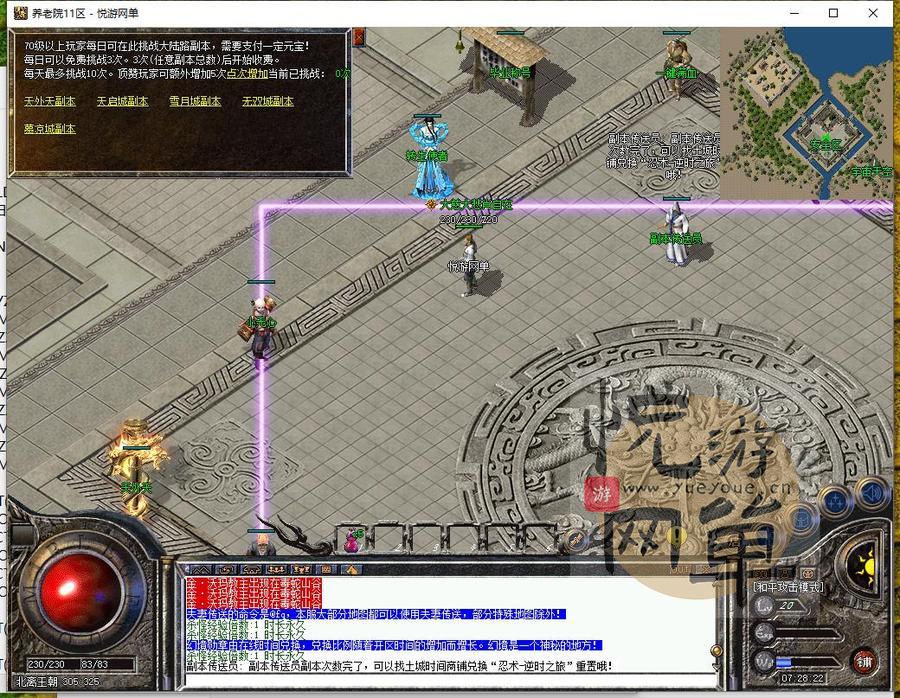Open the minimap in the corner
Screen dimensions: 900x698
tap(806, 112)
